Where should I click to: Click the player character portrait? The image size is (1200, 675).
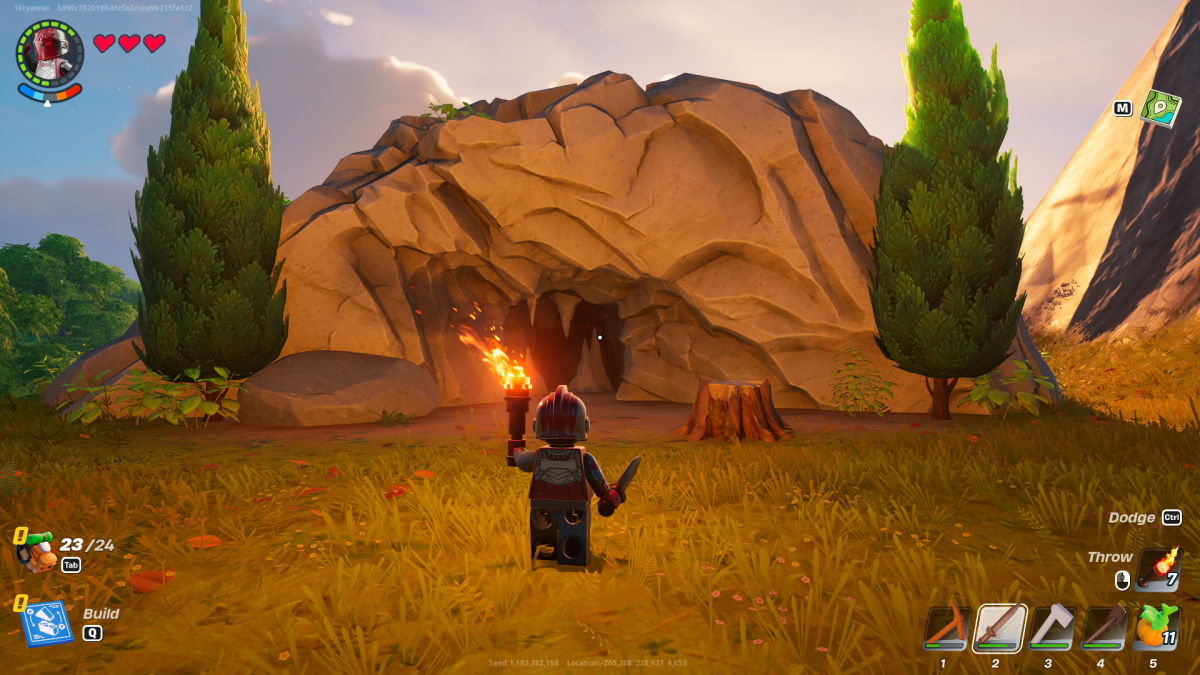(50, 53)
